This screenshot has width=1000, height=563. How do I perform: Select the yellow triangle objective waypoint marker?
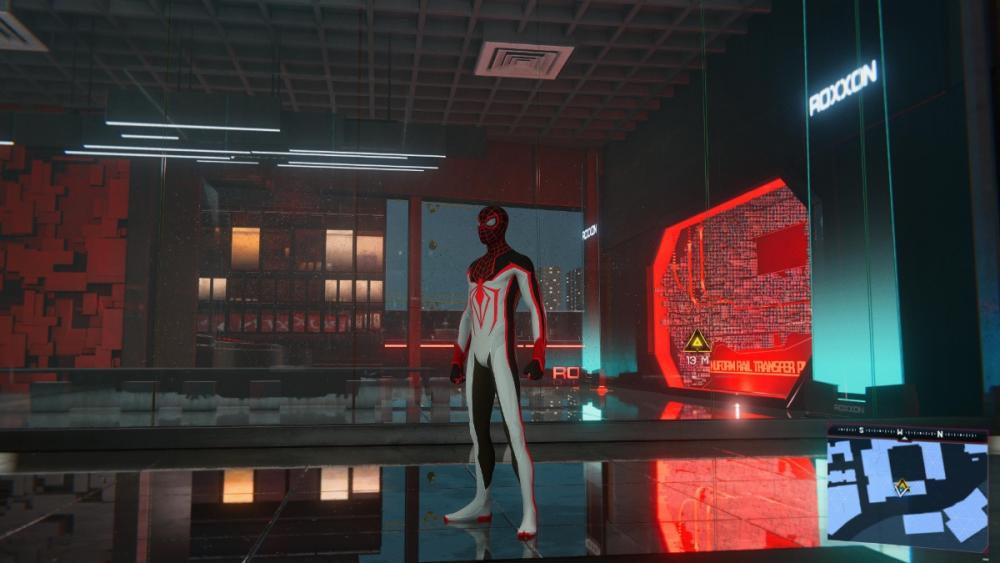coord(698,341)
